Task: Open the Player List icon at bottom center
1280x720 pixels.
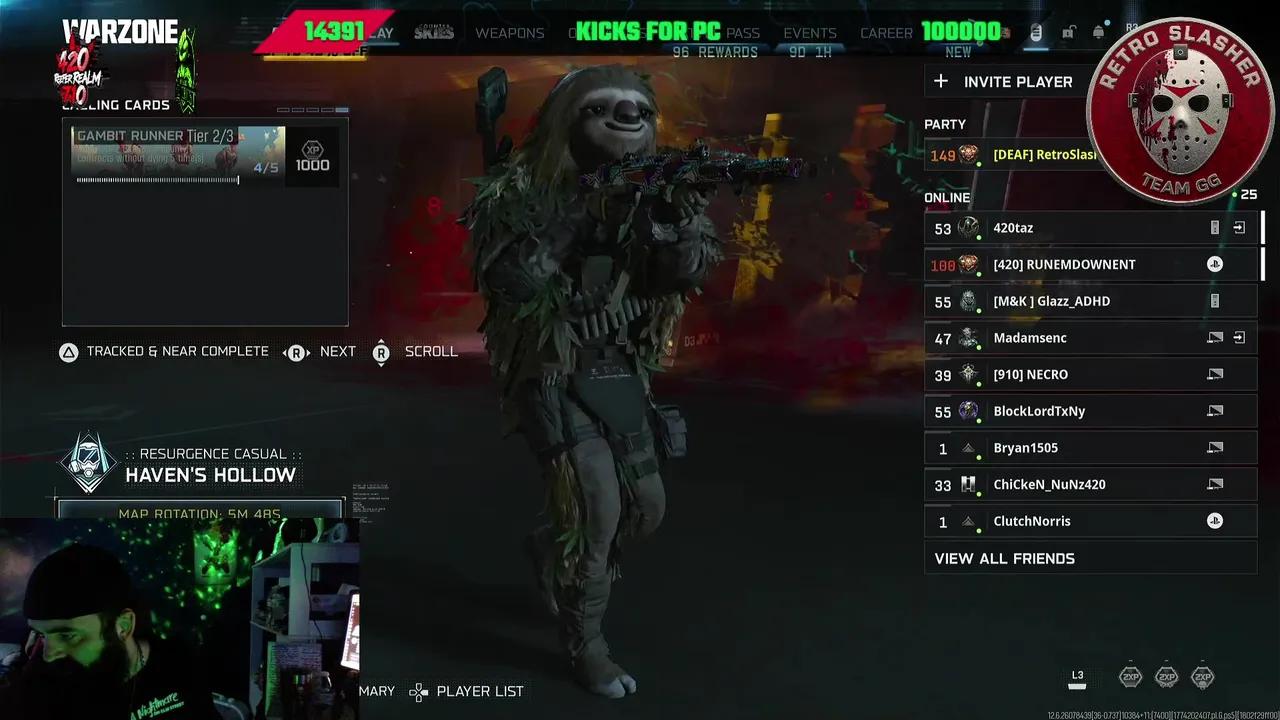Action: pyautogui.click(x=418, y=691)
